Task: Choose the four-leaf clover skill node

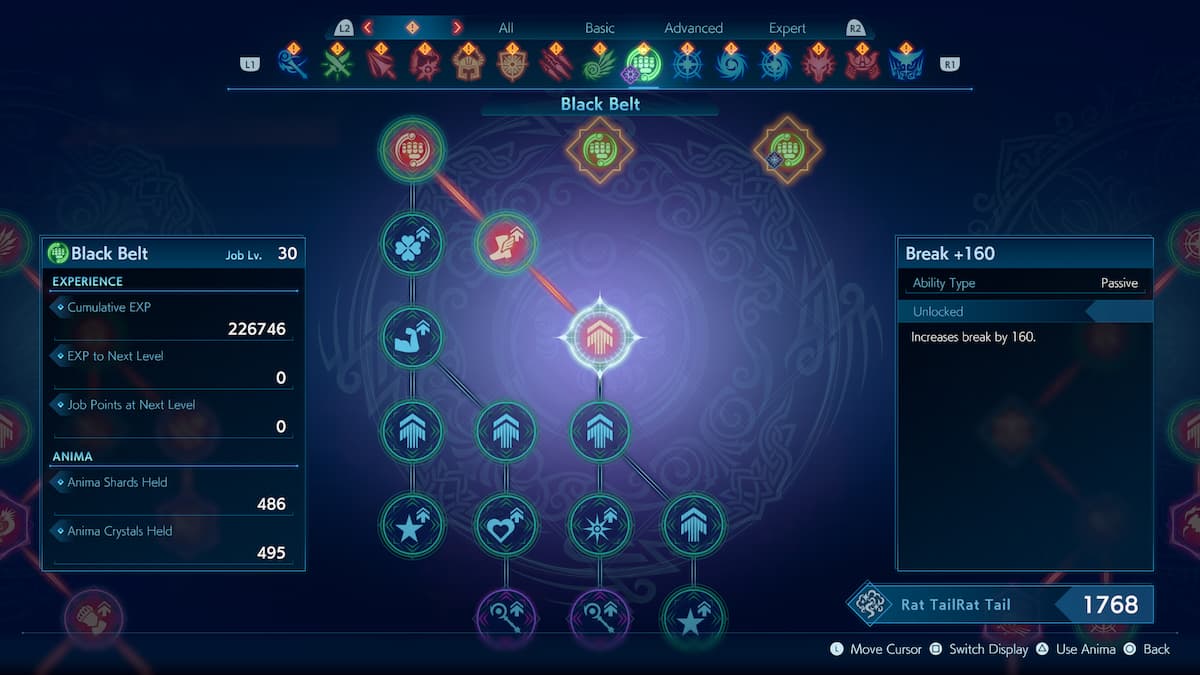Action: click(412, 243)
